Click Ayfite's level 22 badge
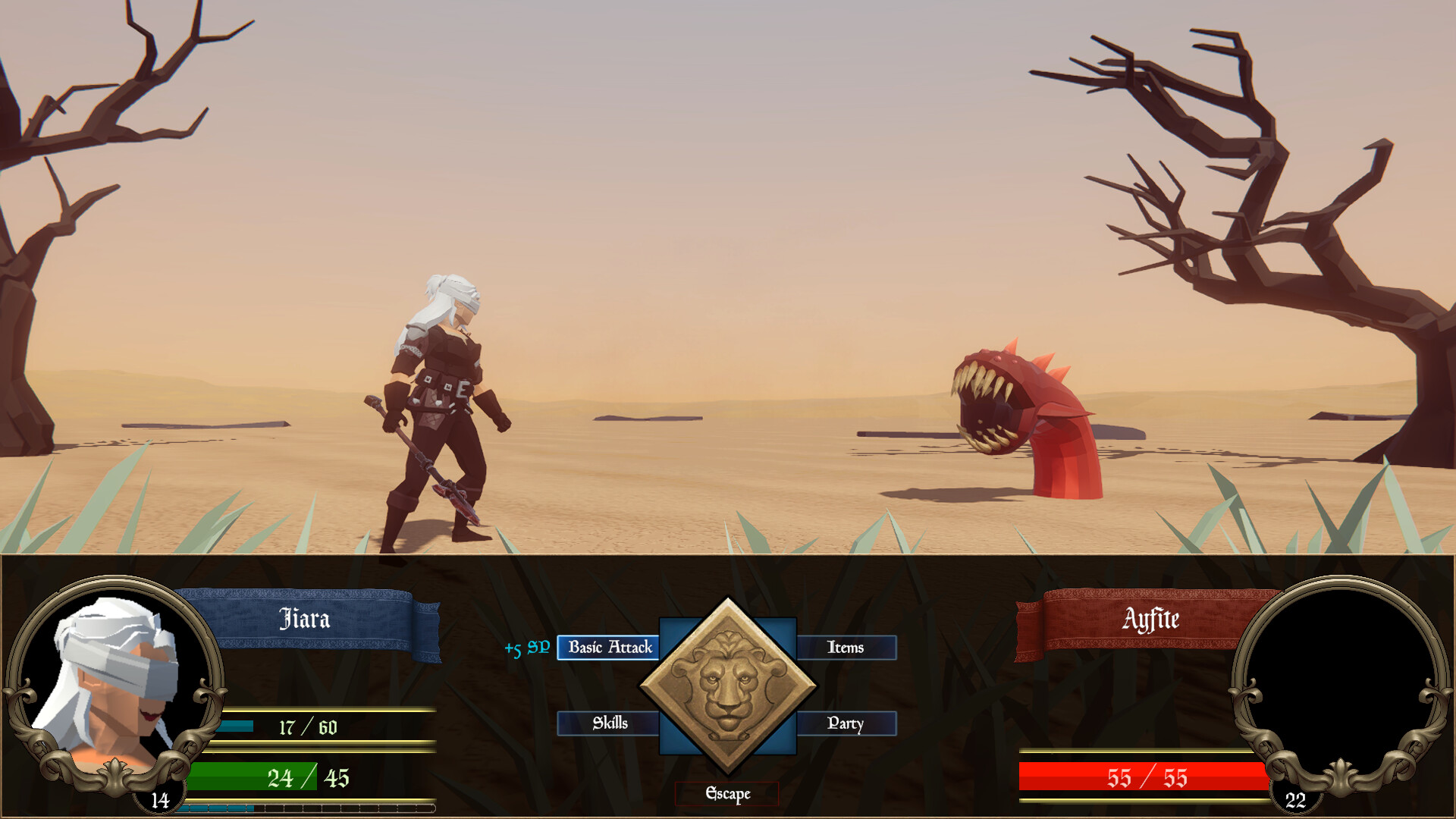The height and width of the screenshot is (819, 1456). 1294,798
